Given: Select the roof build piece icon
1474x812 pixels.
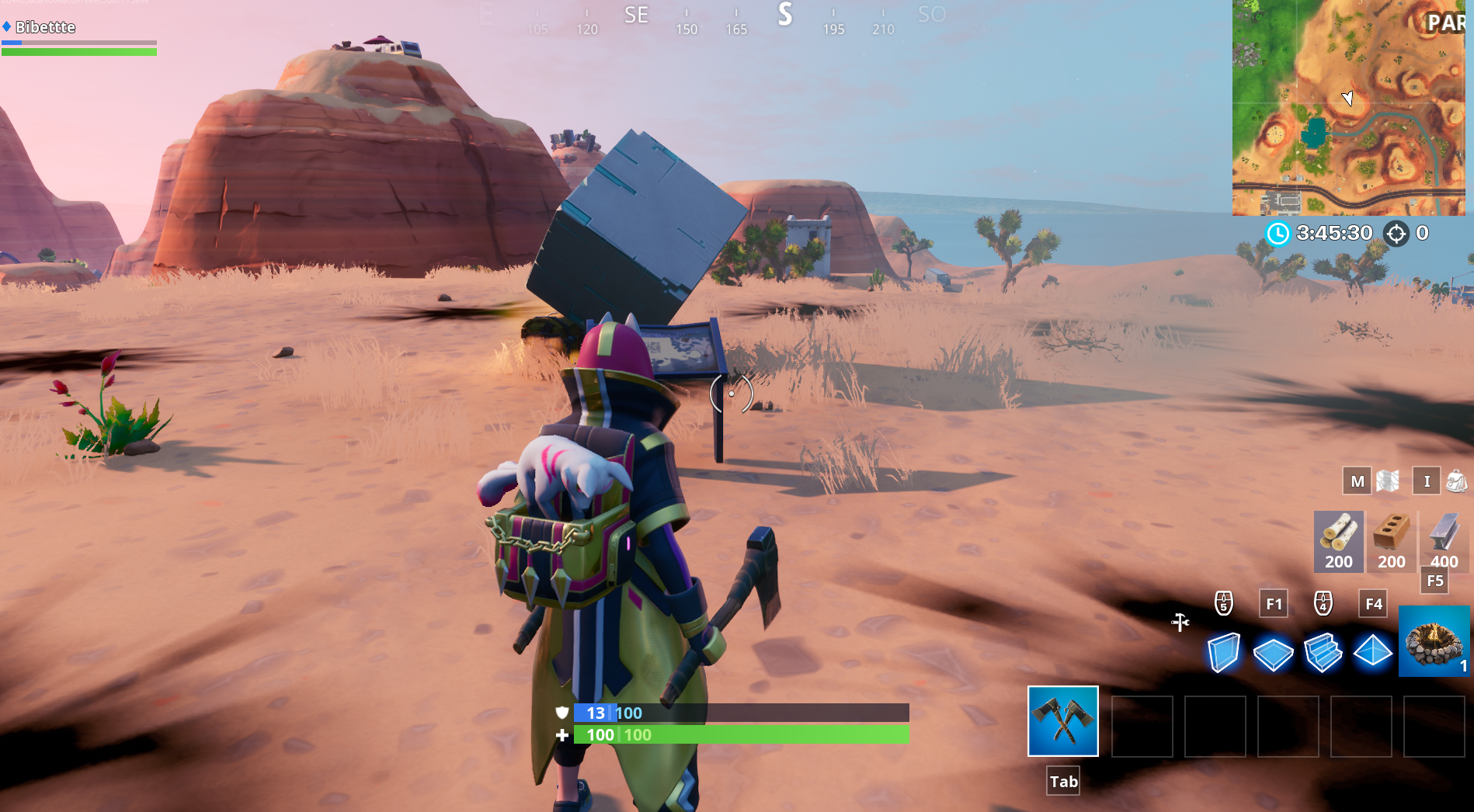Looking at the screenshot, I should click(1372, 653).
